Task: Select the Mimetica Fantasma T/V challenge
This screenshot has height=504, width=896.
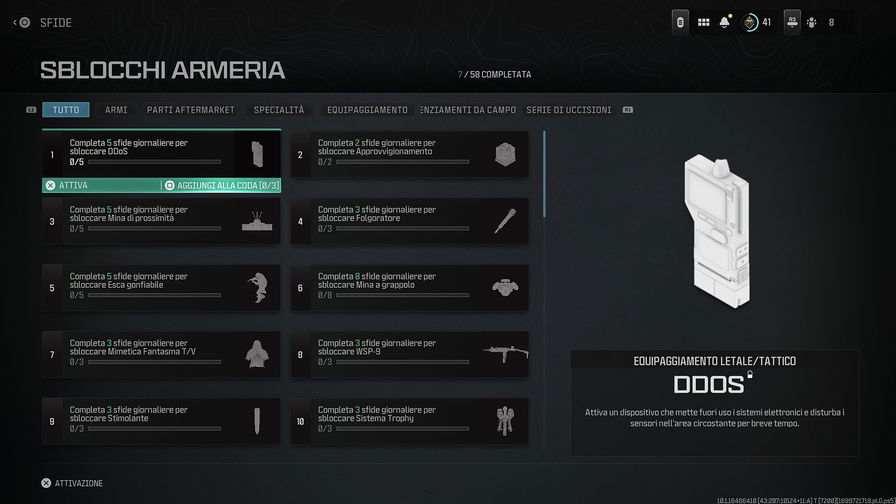Action: click(x=160, y=354)
